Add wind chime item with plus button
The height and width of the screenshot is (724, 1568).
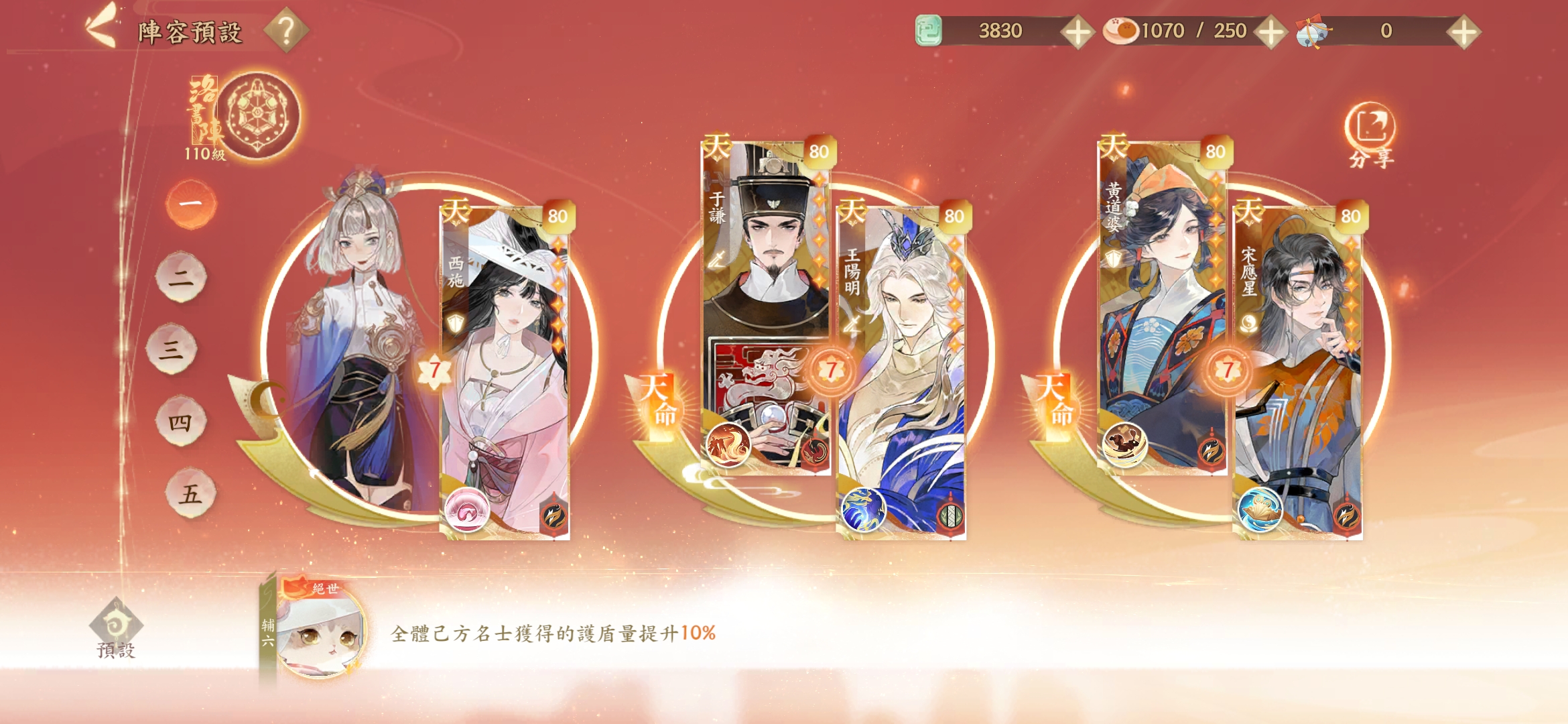tap(1463, 32)
